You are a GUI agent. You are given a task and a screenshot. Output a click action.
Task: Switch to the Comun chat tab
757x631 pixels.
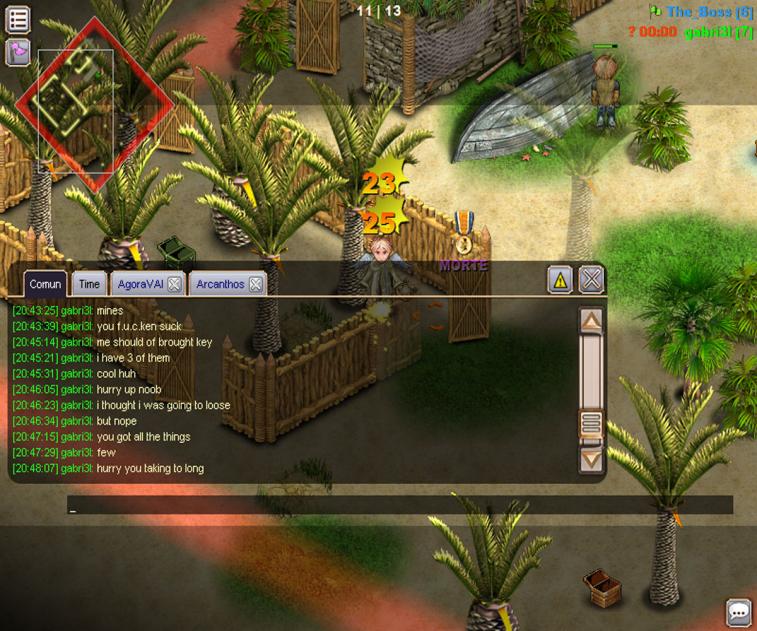45,284
